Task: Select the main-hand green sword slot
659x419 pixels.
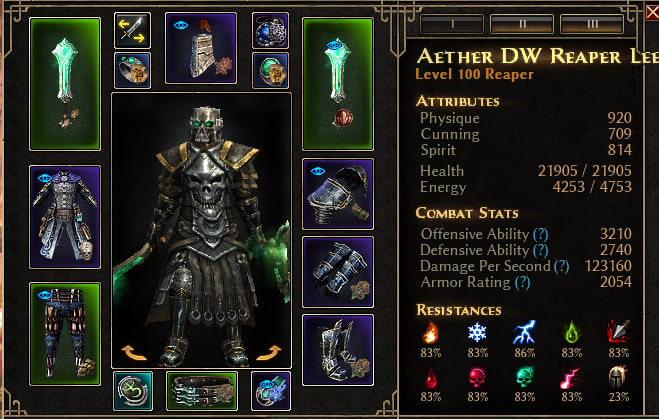Action: (x=65, y=82)
